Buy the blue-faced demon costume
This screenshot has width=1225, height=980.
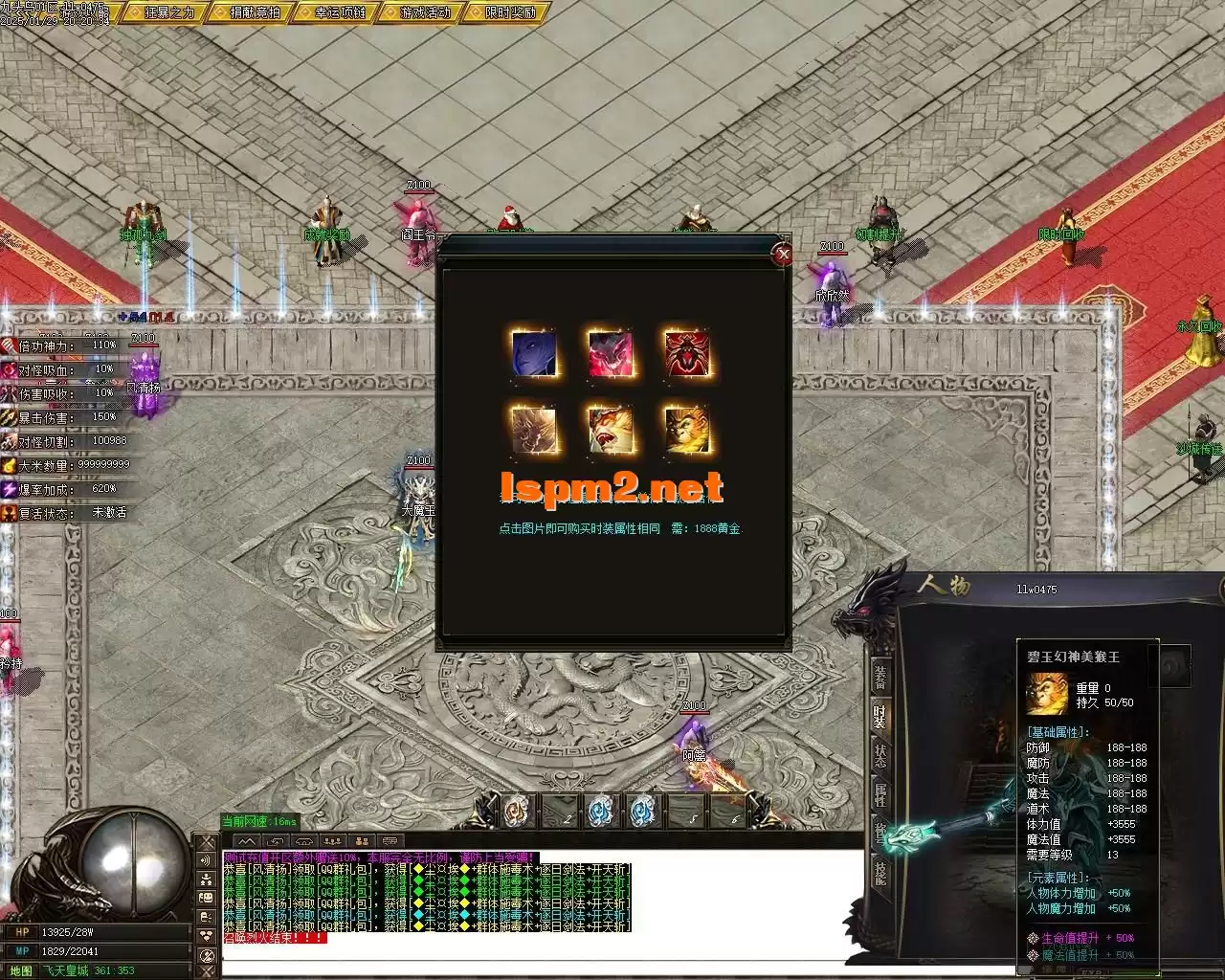click(533, 352)
